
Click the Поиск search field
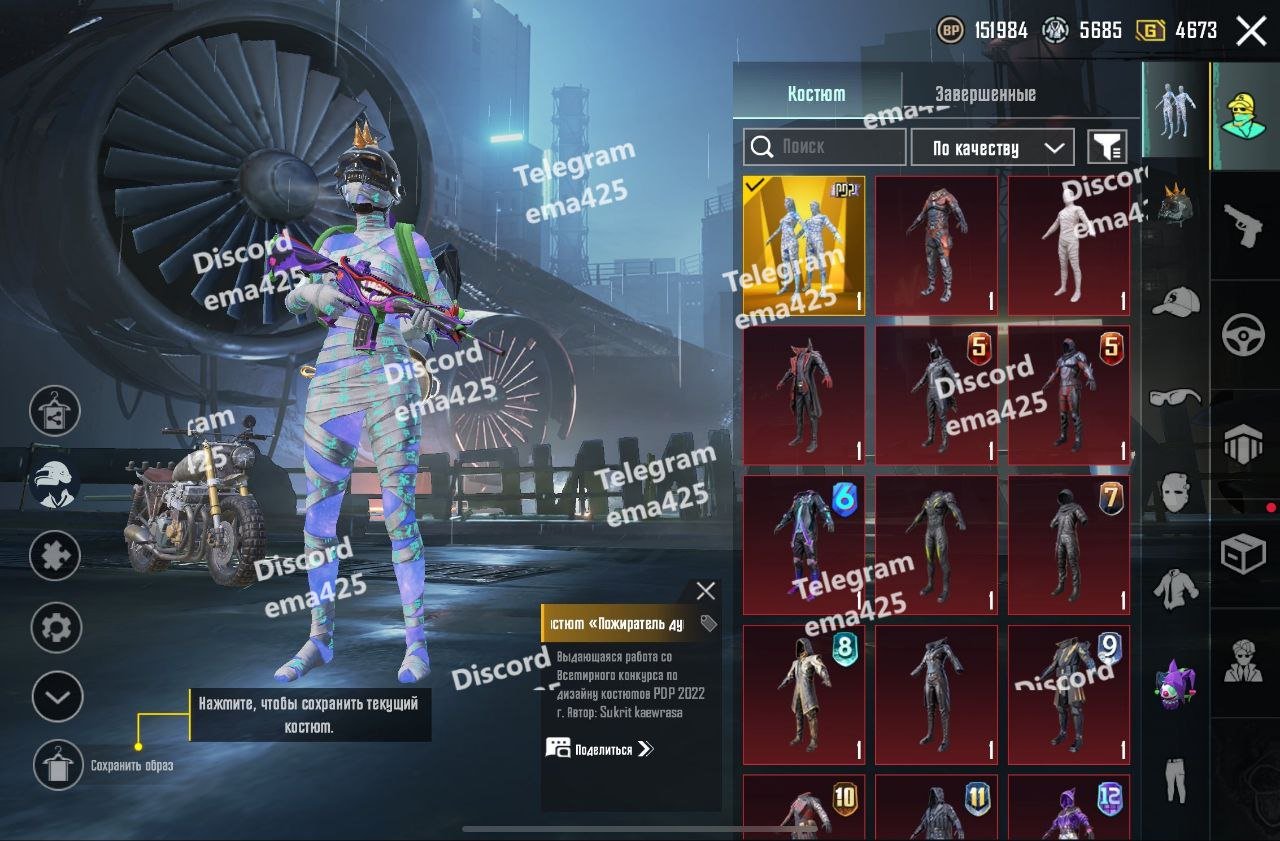pyautogui.click(x=825, y=147)
